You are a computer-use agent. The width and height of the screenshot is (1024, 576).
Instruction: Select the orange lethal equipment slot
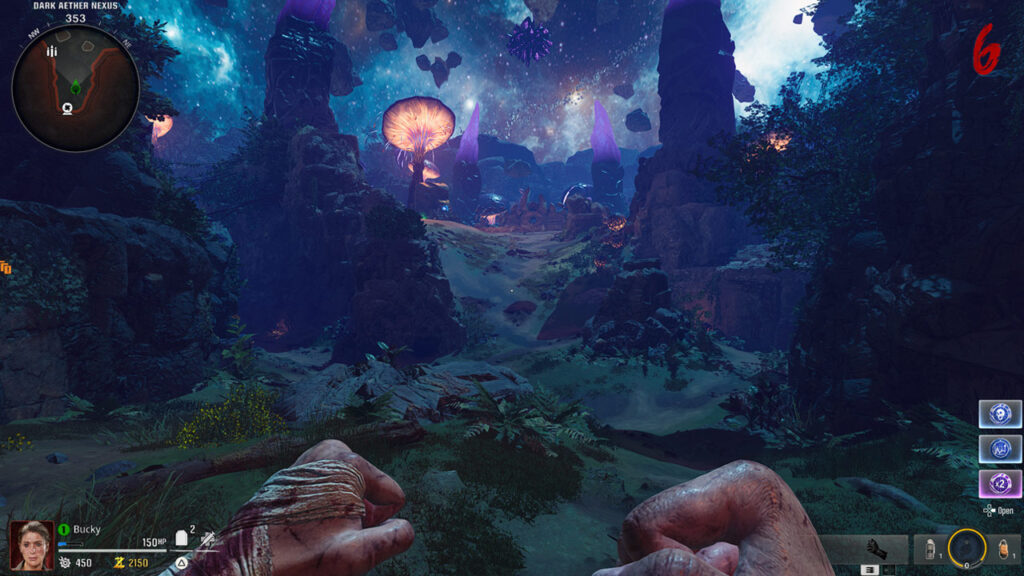tap(1004, 549)
